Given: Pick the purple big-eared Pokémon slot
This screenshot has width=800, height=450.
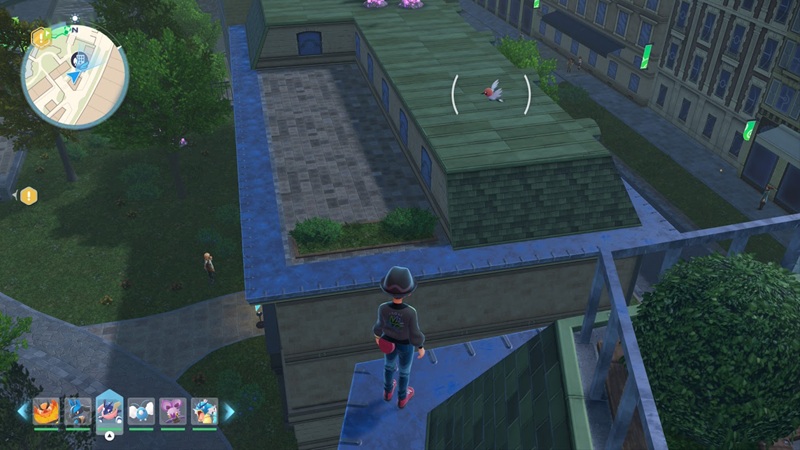Looking at the screenshot, I should point(173,411).
